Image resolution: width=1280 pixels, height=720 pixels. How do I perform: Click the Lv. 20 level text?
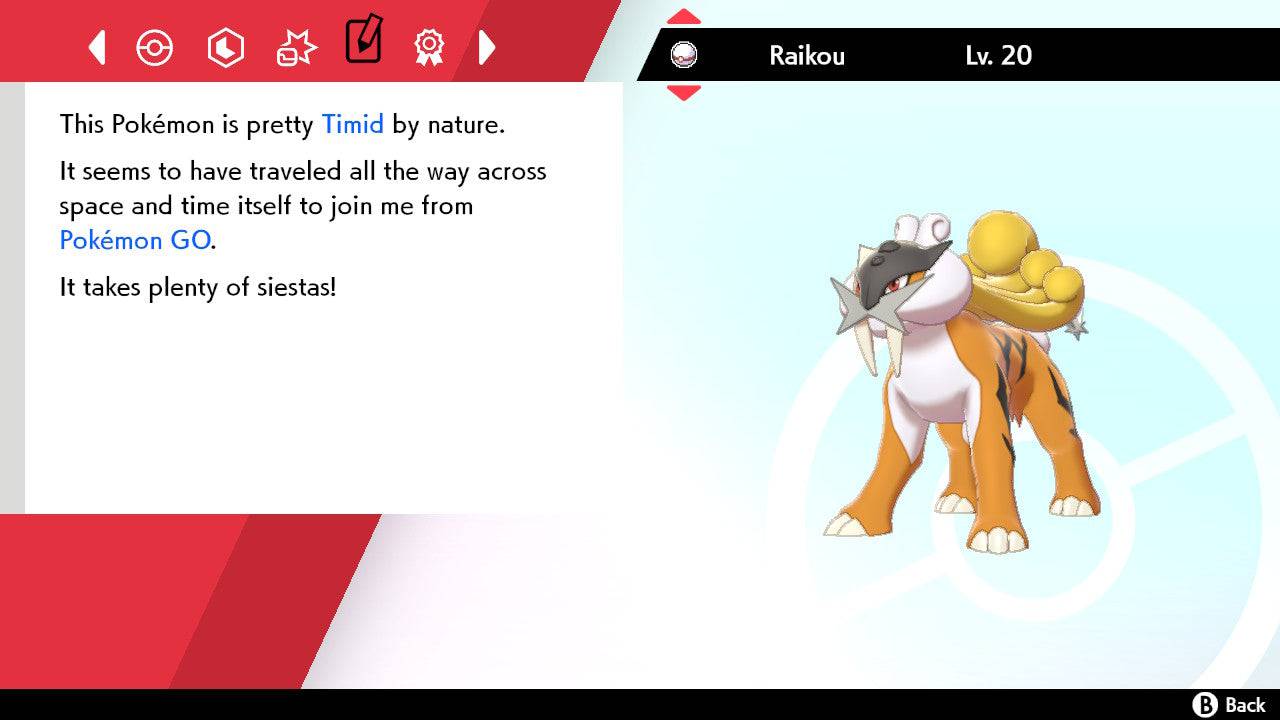pyautogui.click(x=996, y=56)
